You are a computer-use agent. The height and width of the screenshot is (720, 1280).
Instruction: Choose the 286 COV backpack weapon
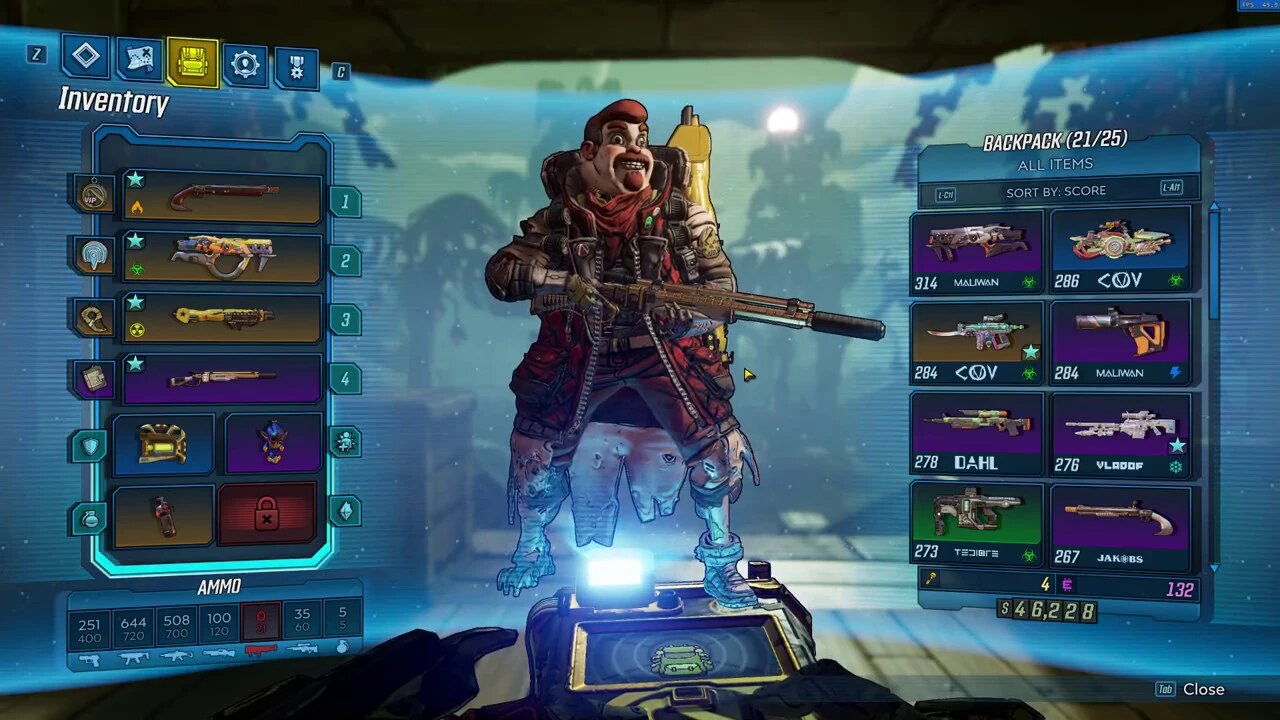[1120, 251]
